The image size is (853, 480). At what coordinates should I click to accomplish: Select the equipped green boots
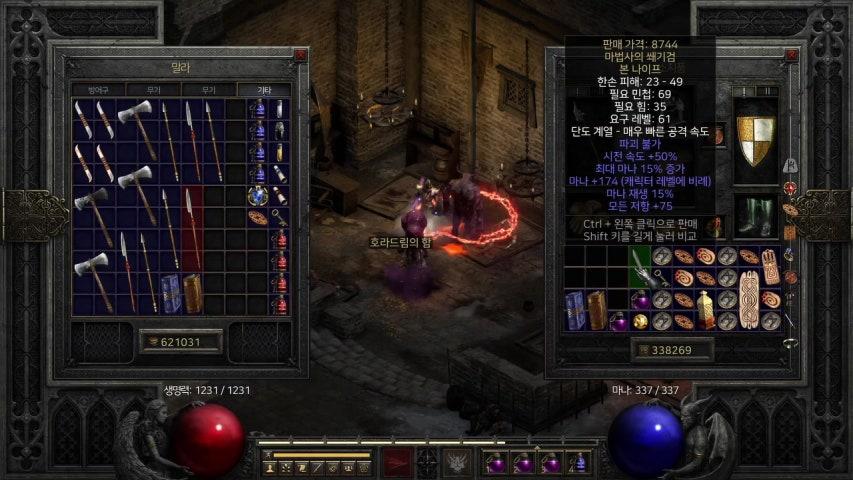tap(755, 214)
